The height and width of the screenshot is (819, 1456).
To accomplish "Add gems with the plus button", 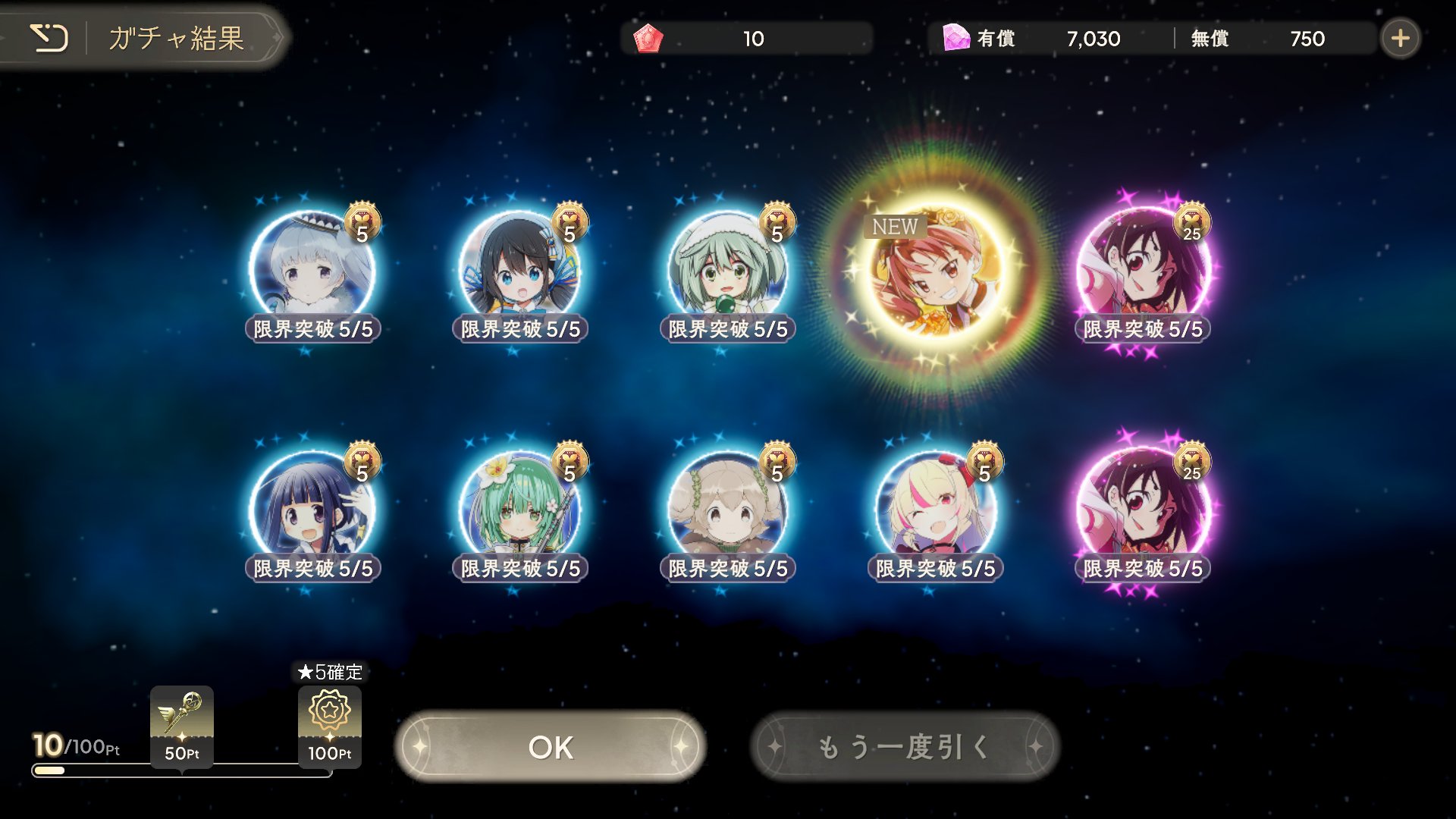I will pyautogui.click(x=1400, y=38).
